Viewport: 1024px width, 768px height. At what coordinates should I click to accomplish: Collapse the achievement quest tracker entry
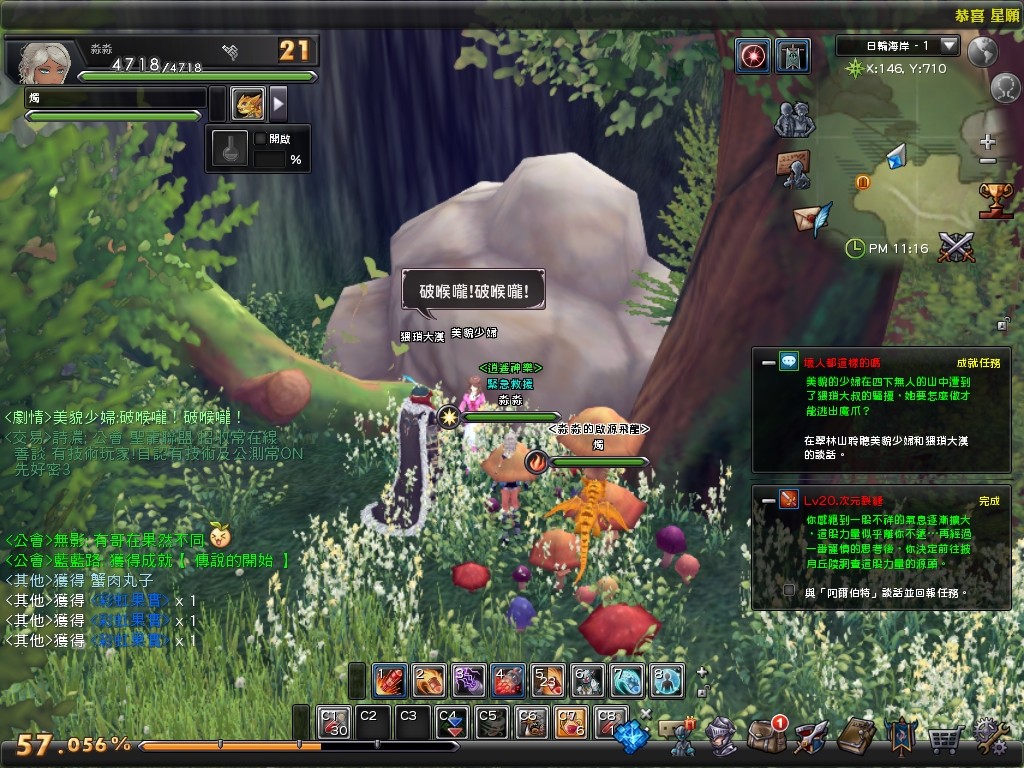(x=767, y=362)
